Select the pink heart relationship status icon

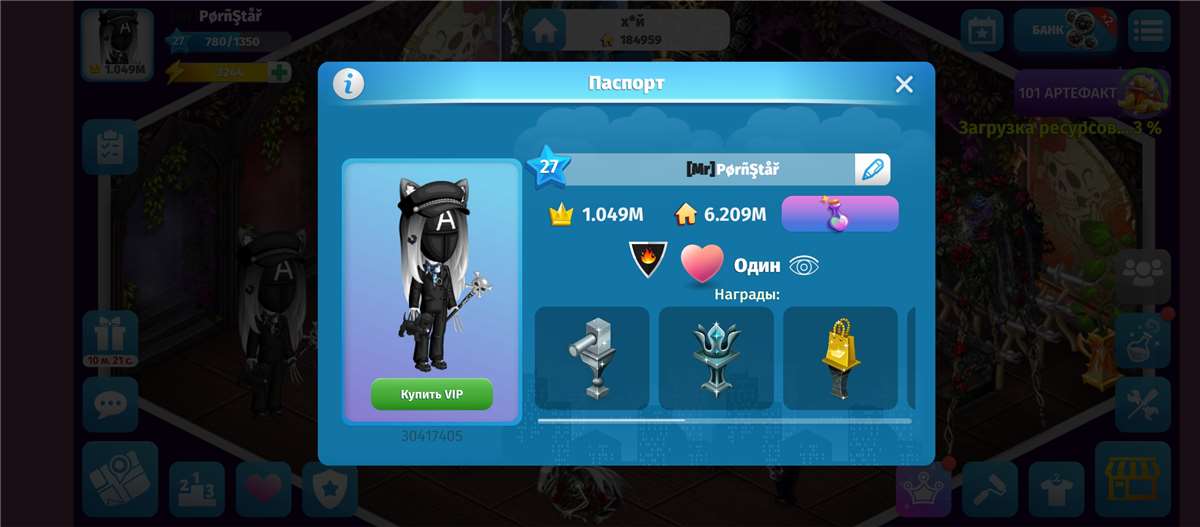pos(702,264)
